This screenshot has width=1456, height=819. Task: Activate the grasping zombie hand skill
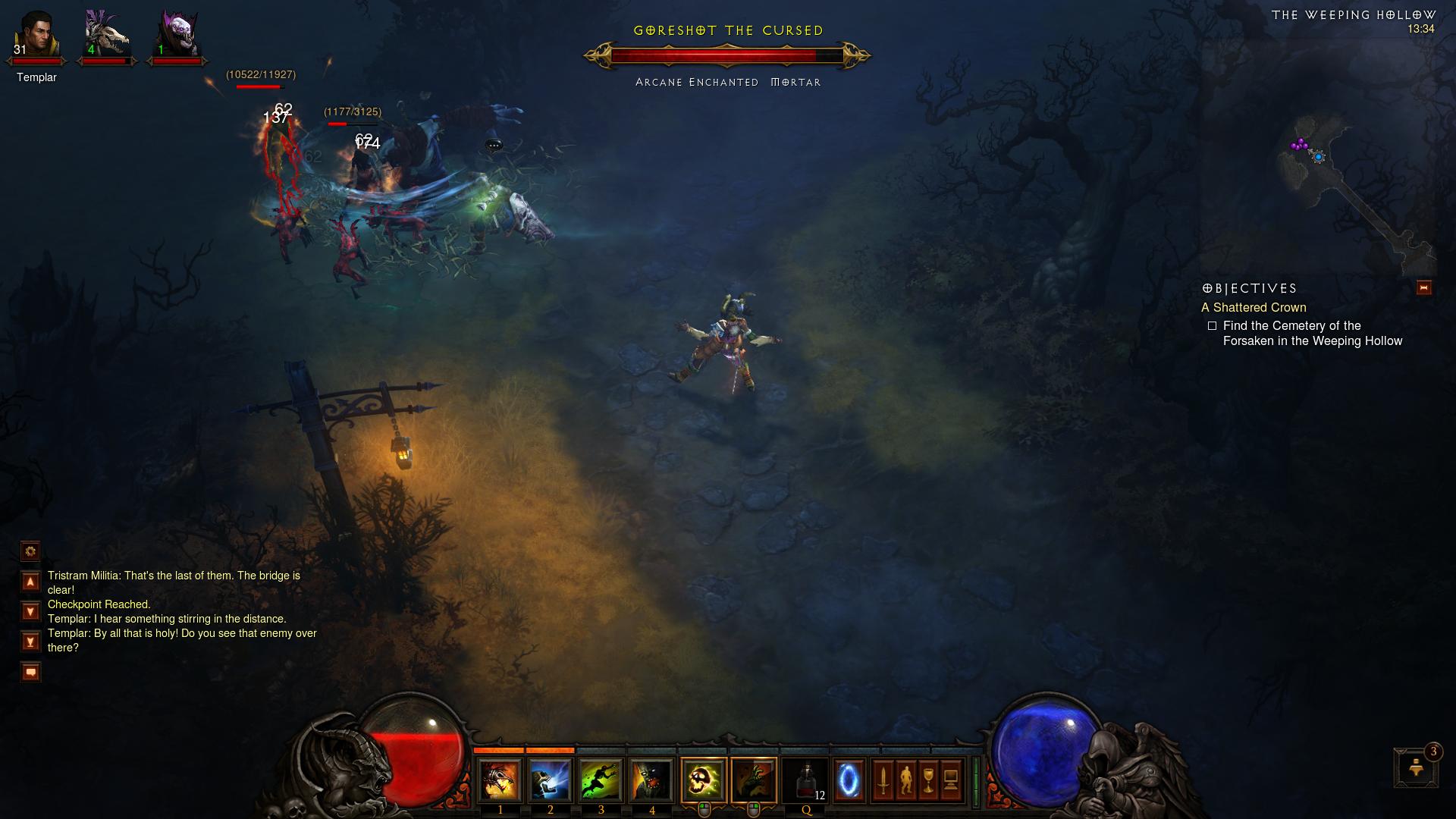point(754,780)
